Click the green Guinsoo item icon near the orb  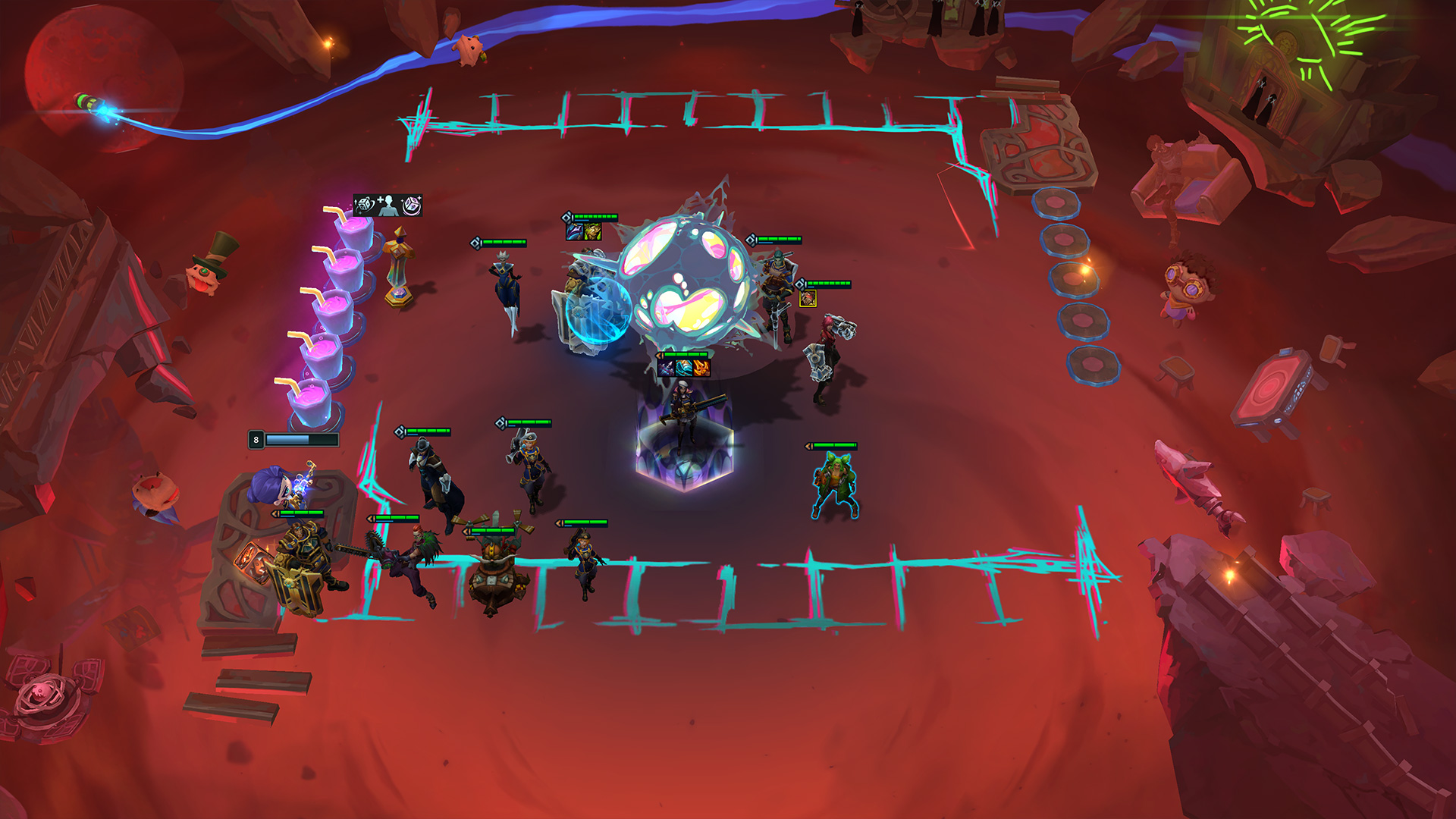click(592, 231)
